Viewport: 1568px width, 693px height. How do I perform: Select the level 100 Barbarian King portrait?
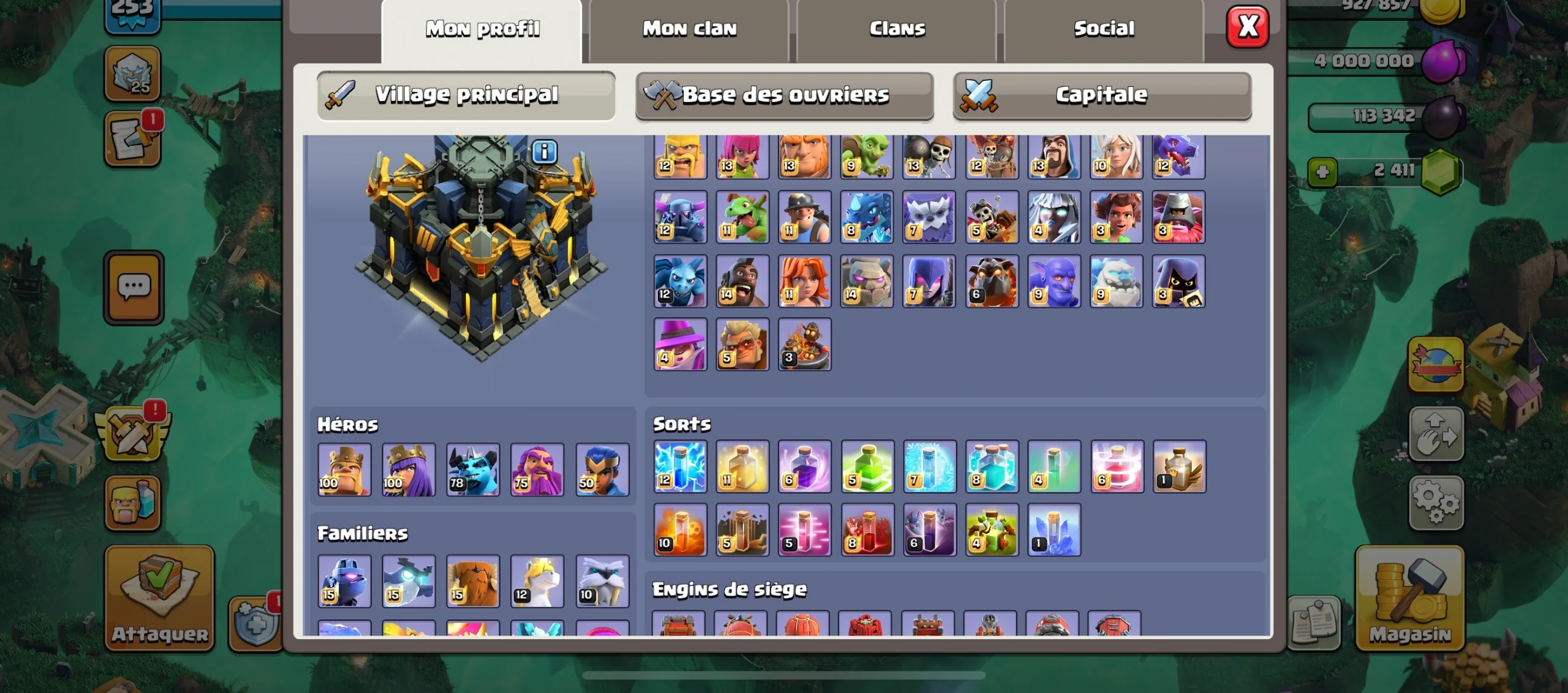(344, 470)
